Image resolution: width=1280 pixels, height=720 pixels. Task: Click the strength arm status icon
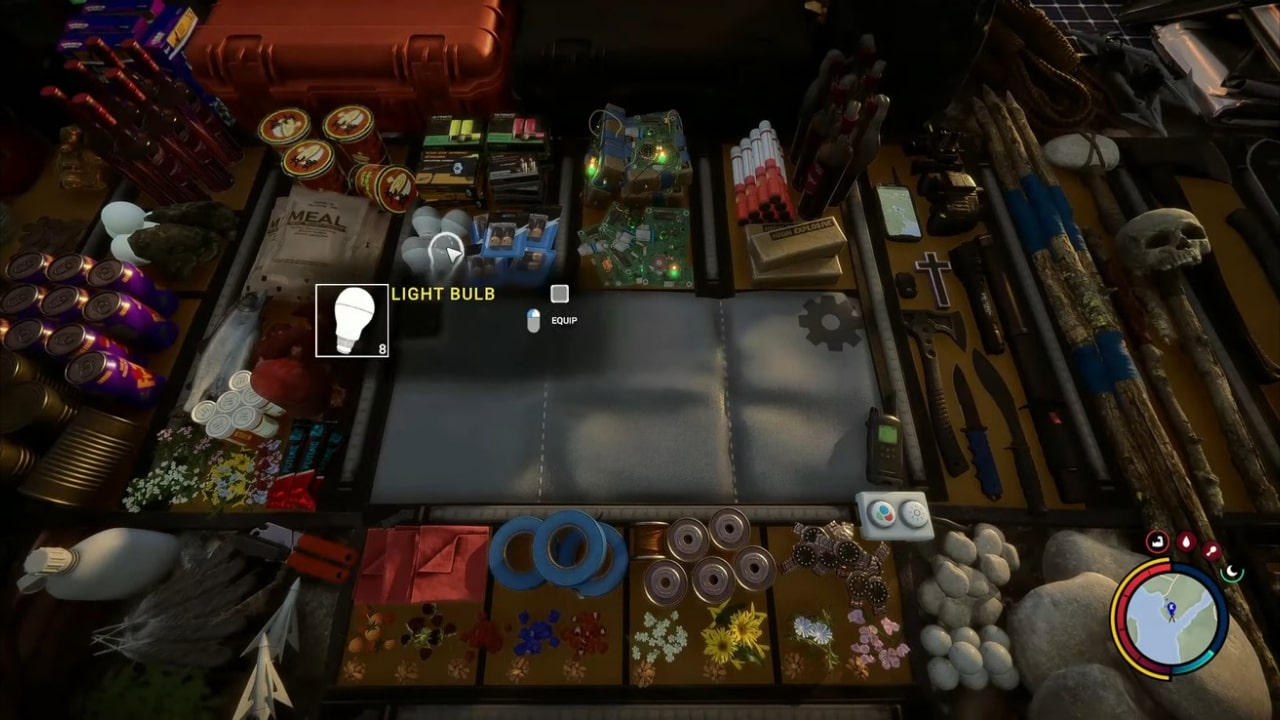pyautogui.click(x=1158, y=541)
